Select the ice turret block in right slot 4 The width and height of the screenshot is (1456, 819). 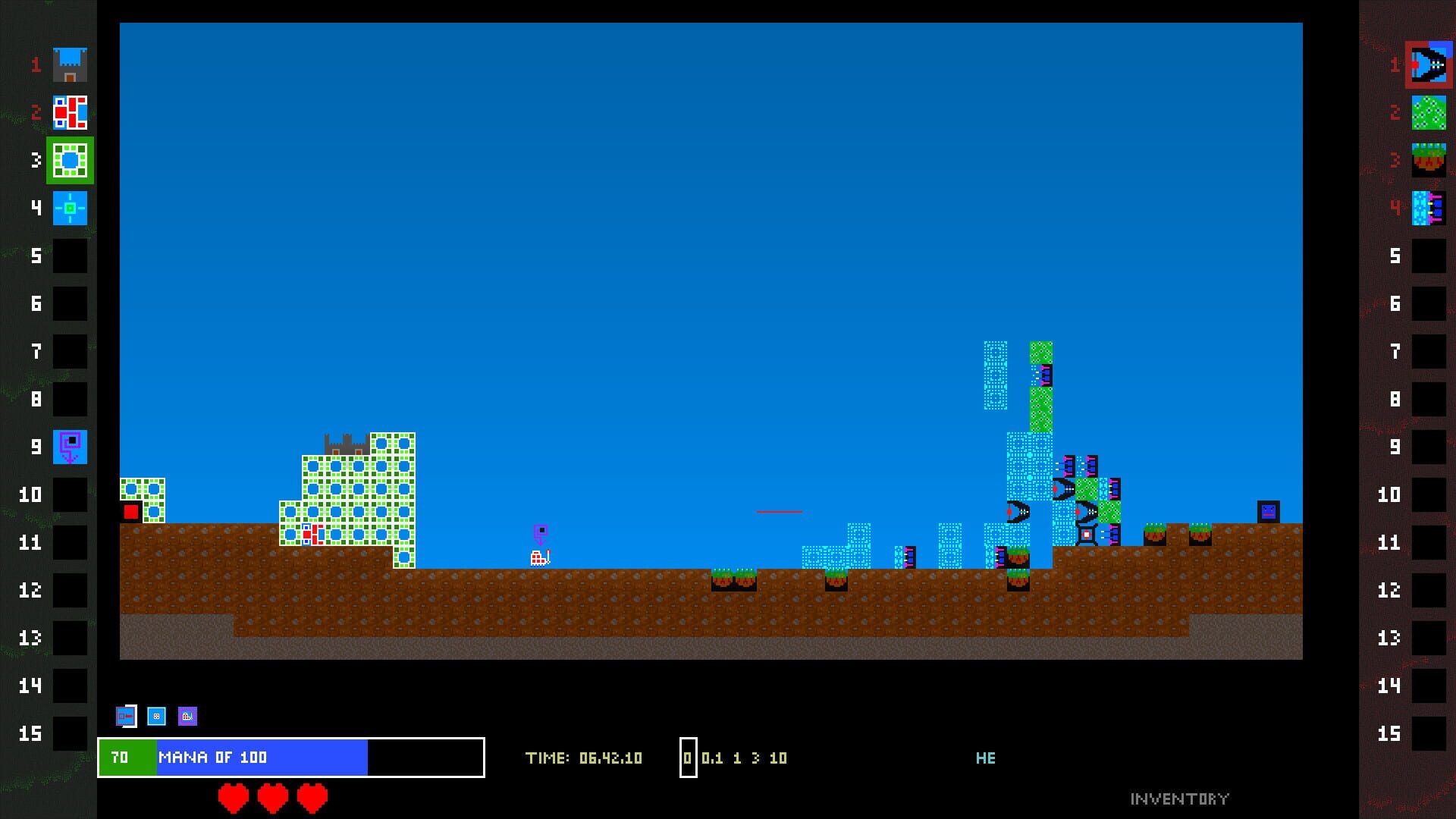(x=1429, y=208)
